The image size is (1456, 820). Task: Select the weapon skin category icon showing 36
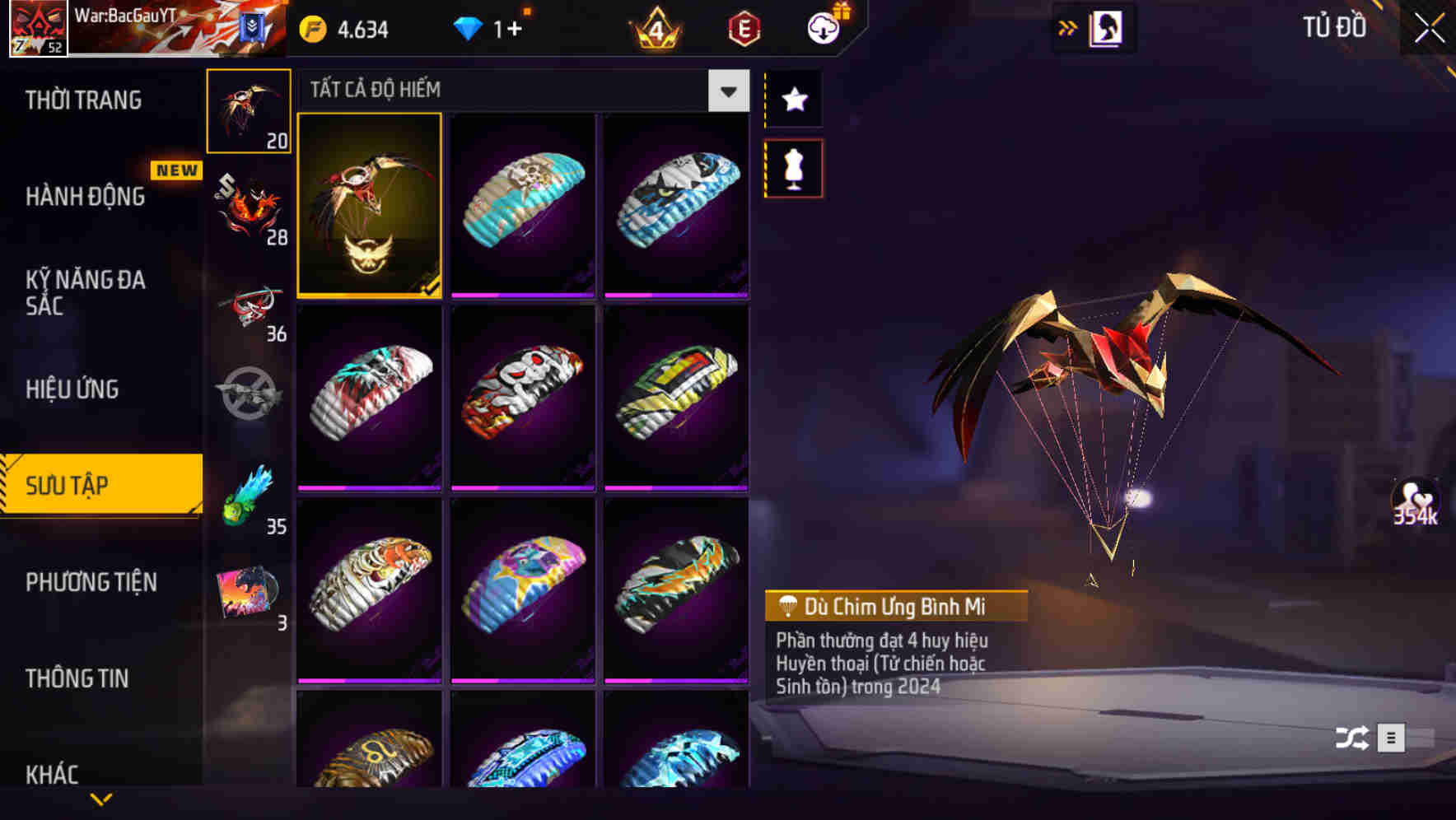249,305
